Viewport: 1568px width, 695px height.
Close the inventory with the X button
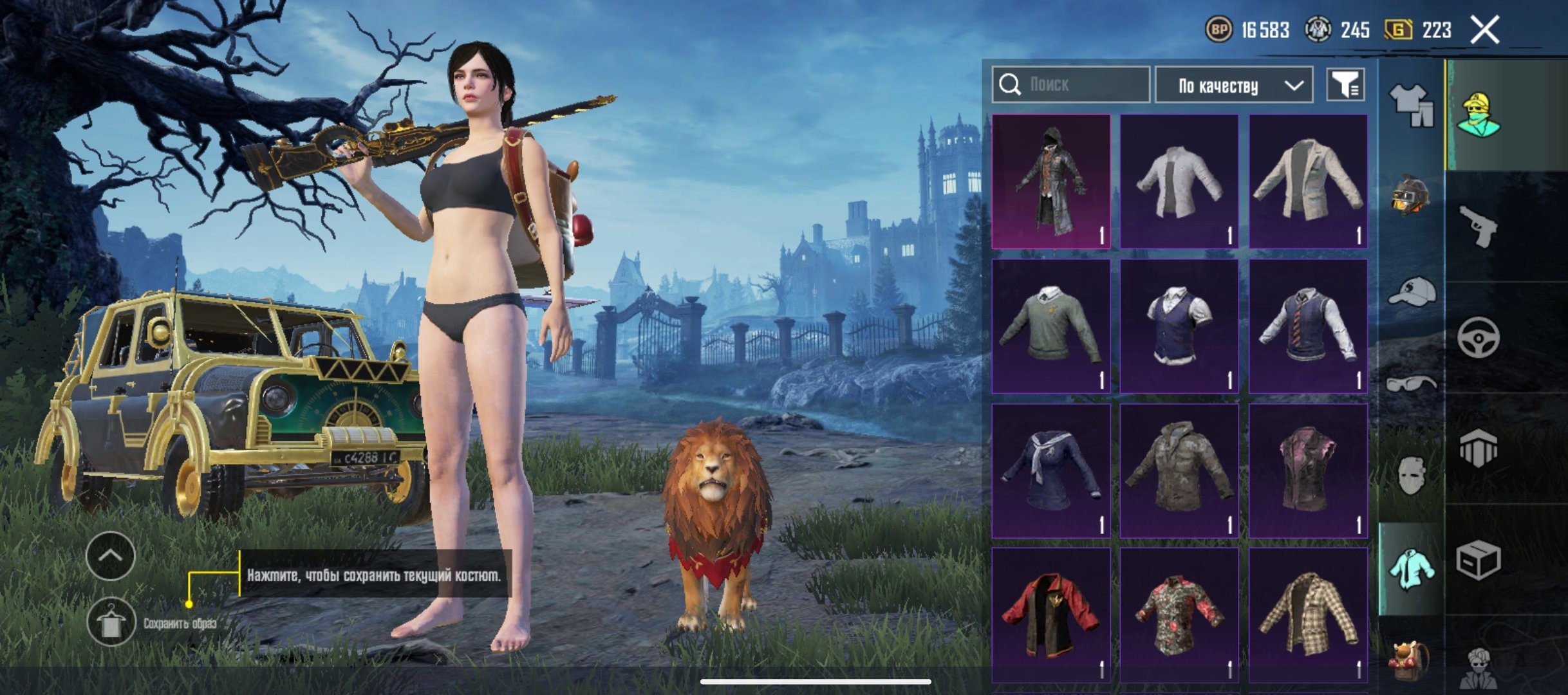(x=1484, y=30)
